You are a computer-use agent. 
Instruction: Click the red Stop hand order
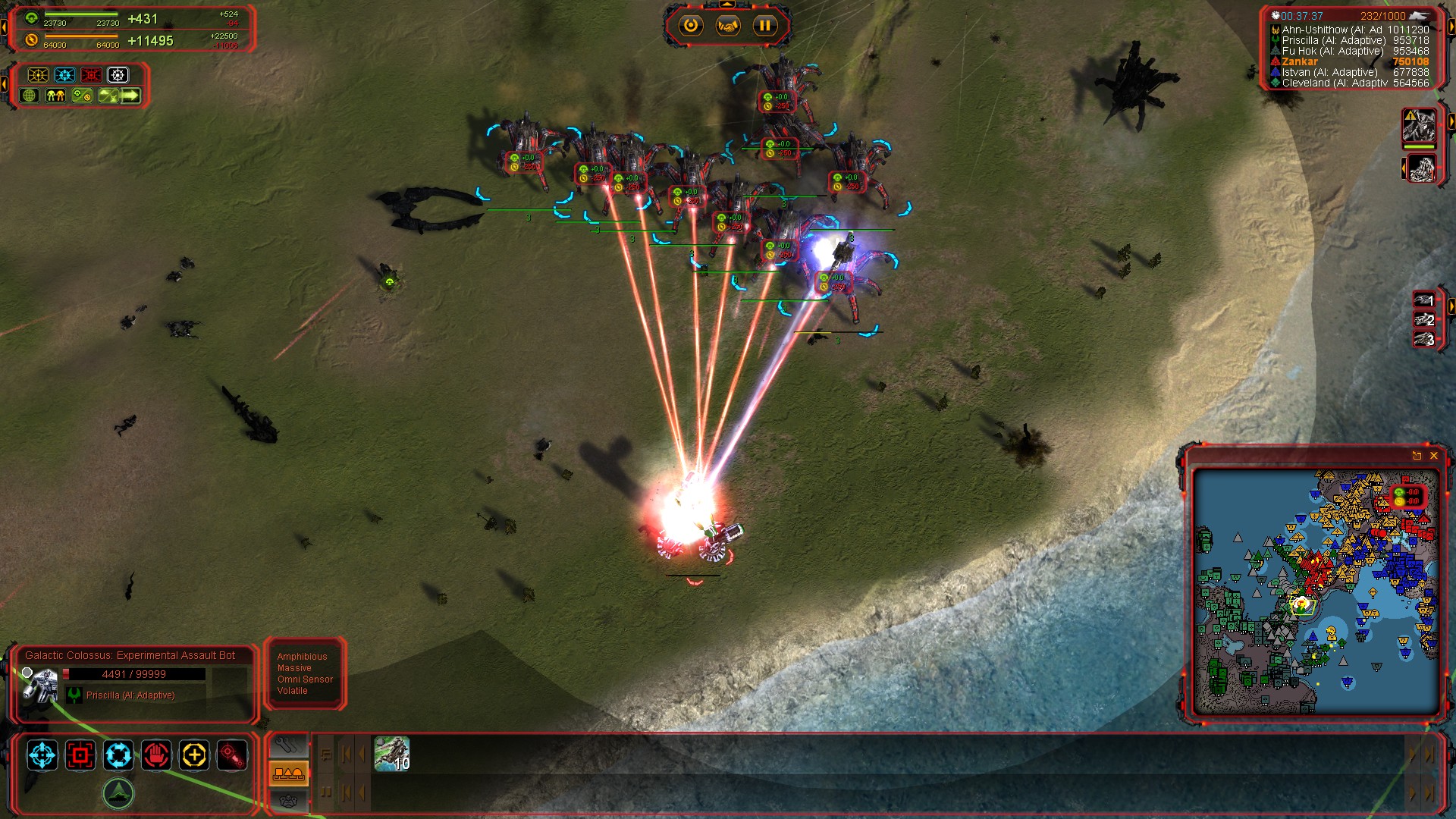pyautogui.click(x=156, y=755)
